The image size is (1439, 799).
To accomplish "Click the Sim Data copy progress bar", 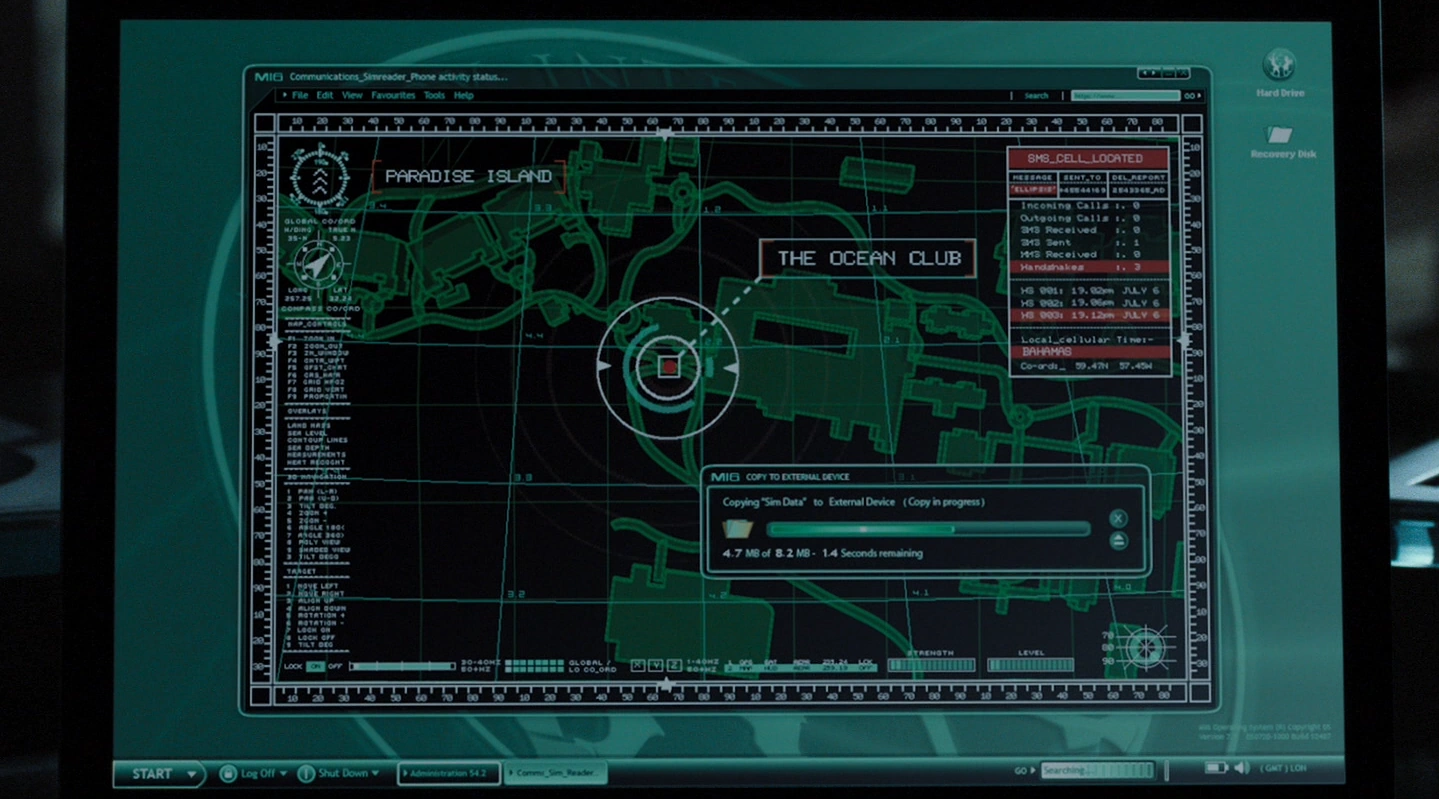I will click(930, 528).
